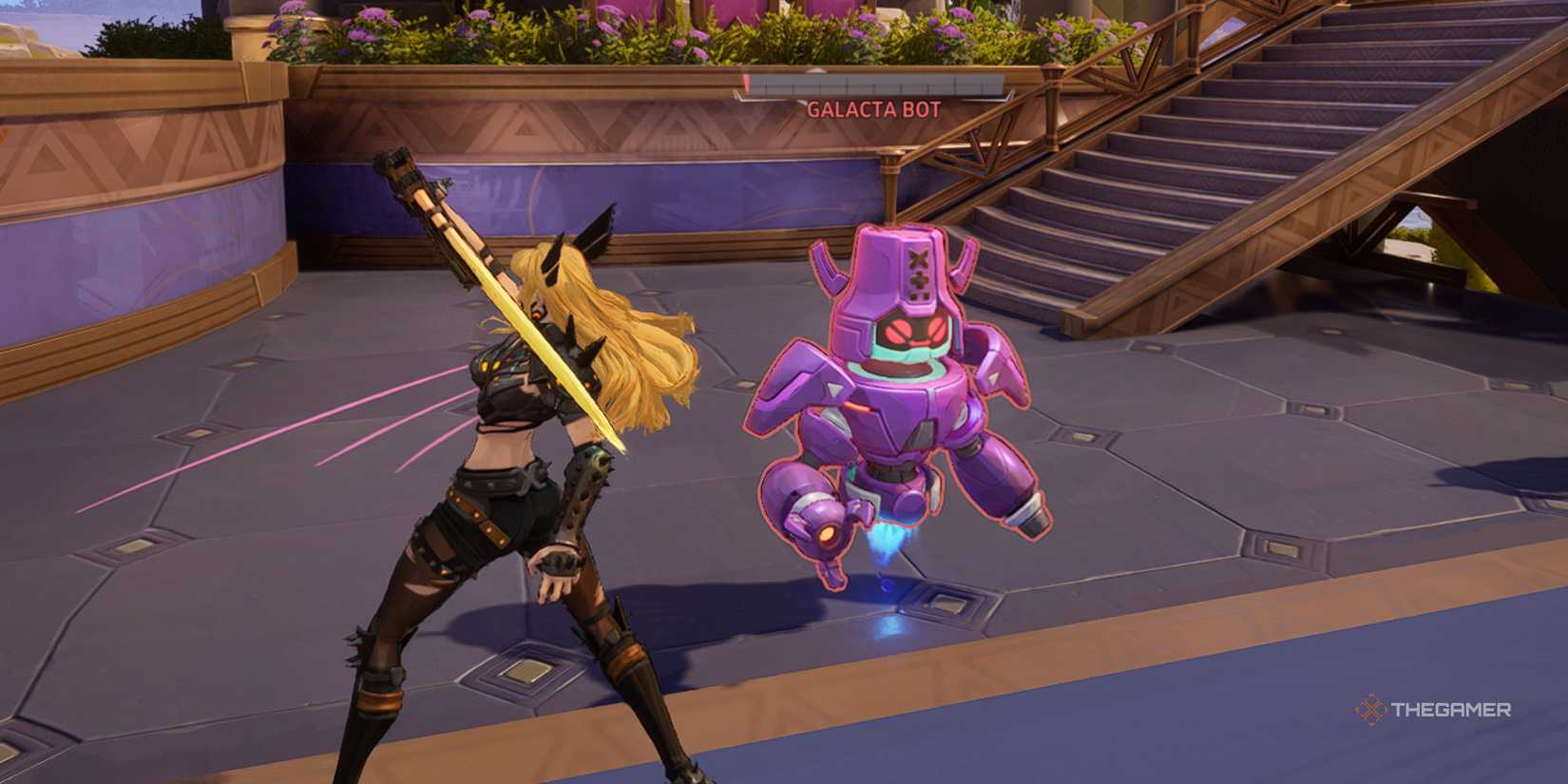Viewport: 1568px width, 784px height.
Task: Click TheGamer gamepad logo icon
Action: (x=1367, y=707)
